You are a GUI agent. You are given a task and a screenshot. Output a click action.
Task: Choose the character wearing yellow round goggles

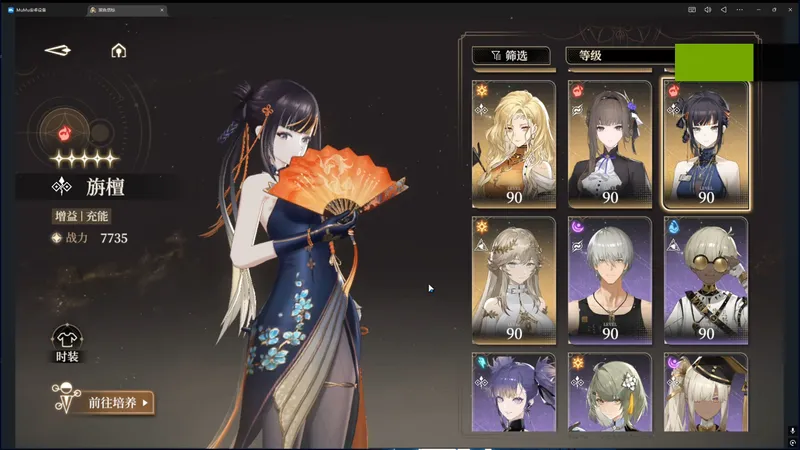coord(705,280)
